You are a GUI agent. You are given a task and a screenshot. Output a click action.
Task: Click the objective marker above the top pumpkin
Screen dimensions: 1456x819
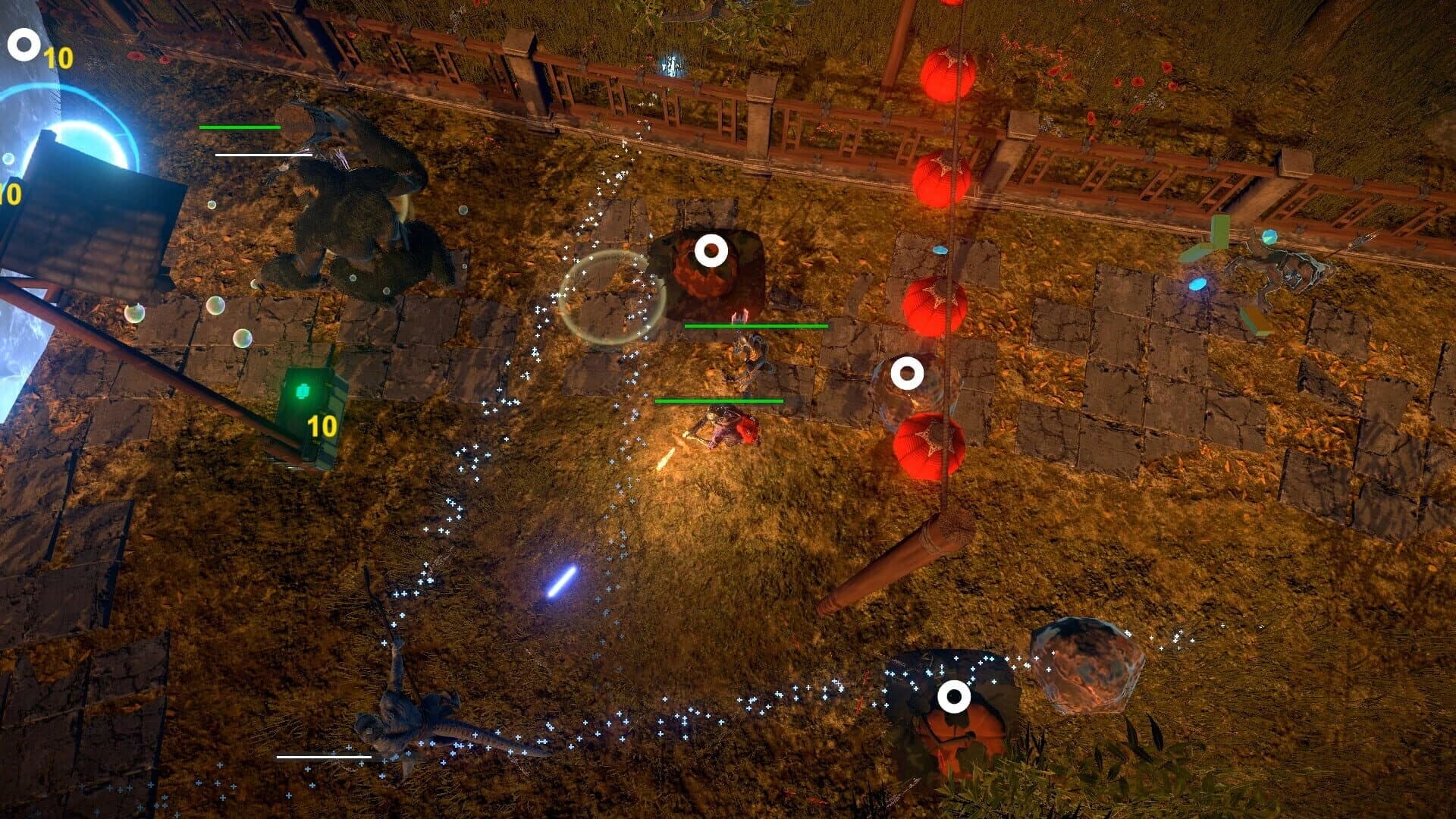[x=711, y=250]
